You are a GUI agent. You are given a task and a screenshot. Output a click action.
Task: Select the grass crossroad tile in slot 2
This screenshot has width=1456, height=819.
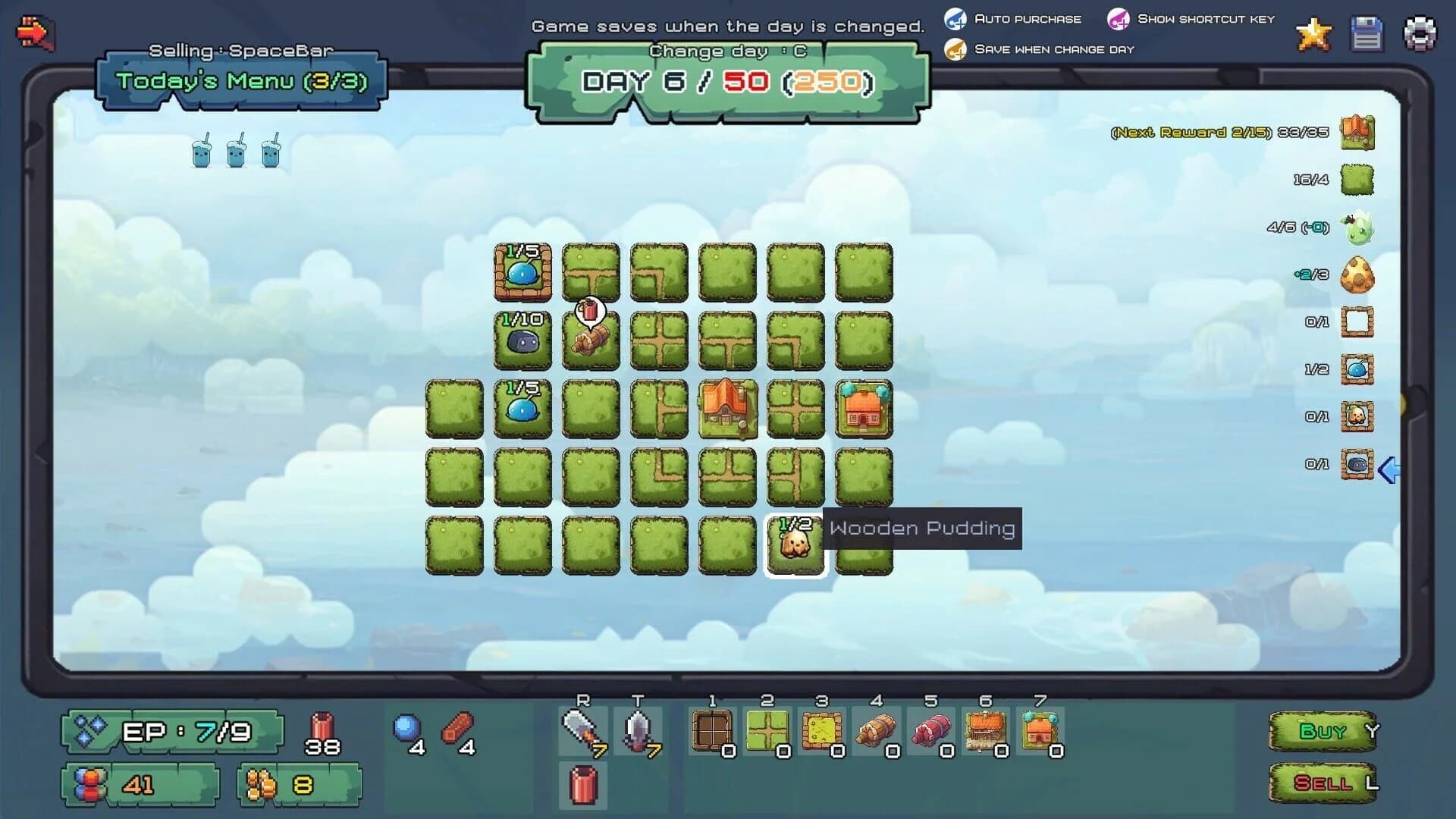(x=769, y=730)
